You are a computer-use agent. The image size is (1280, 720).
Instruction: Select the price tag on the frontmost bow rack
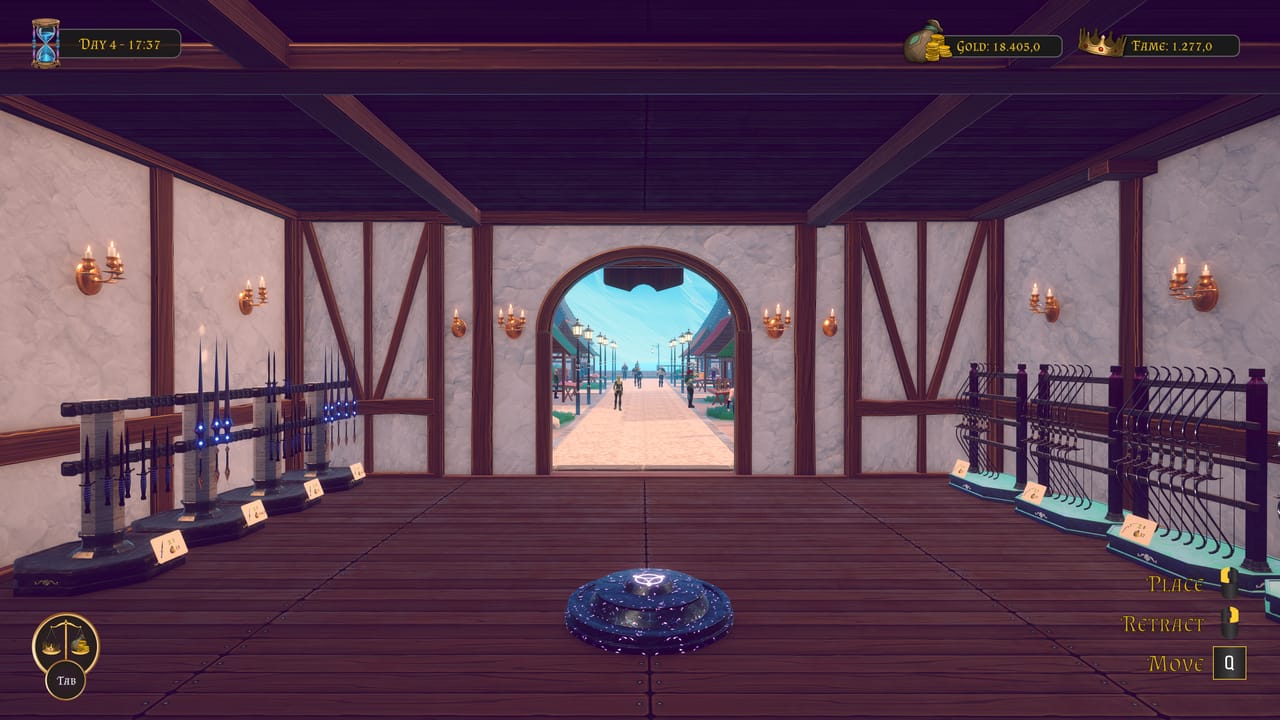pos(1139,530)
